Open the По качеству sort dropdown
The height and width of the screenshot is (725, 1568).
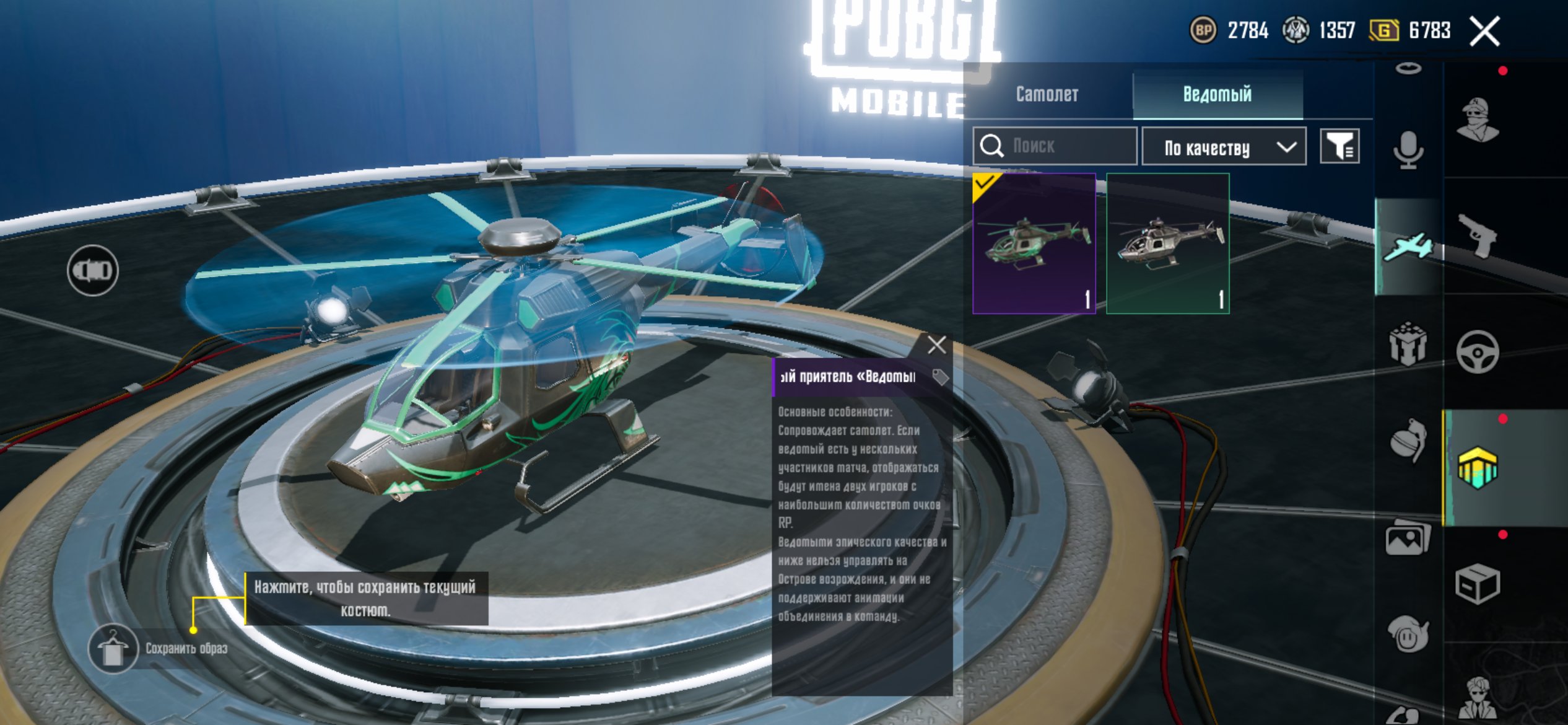(x=1224, y=147)
